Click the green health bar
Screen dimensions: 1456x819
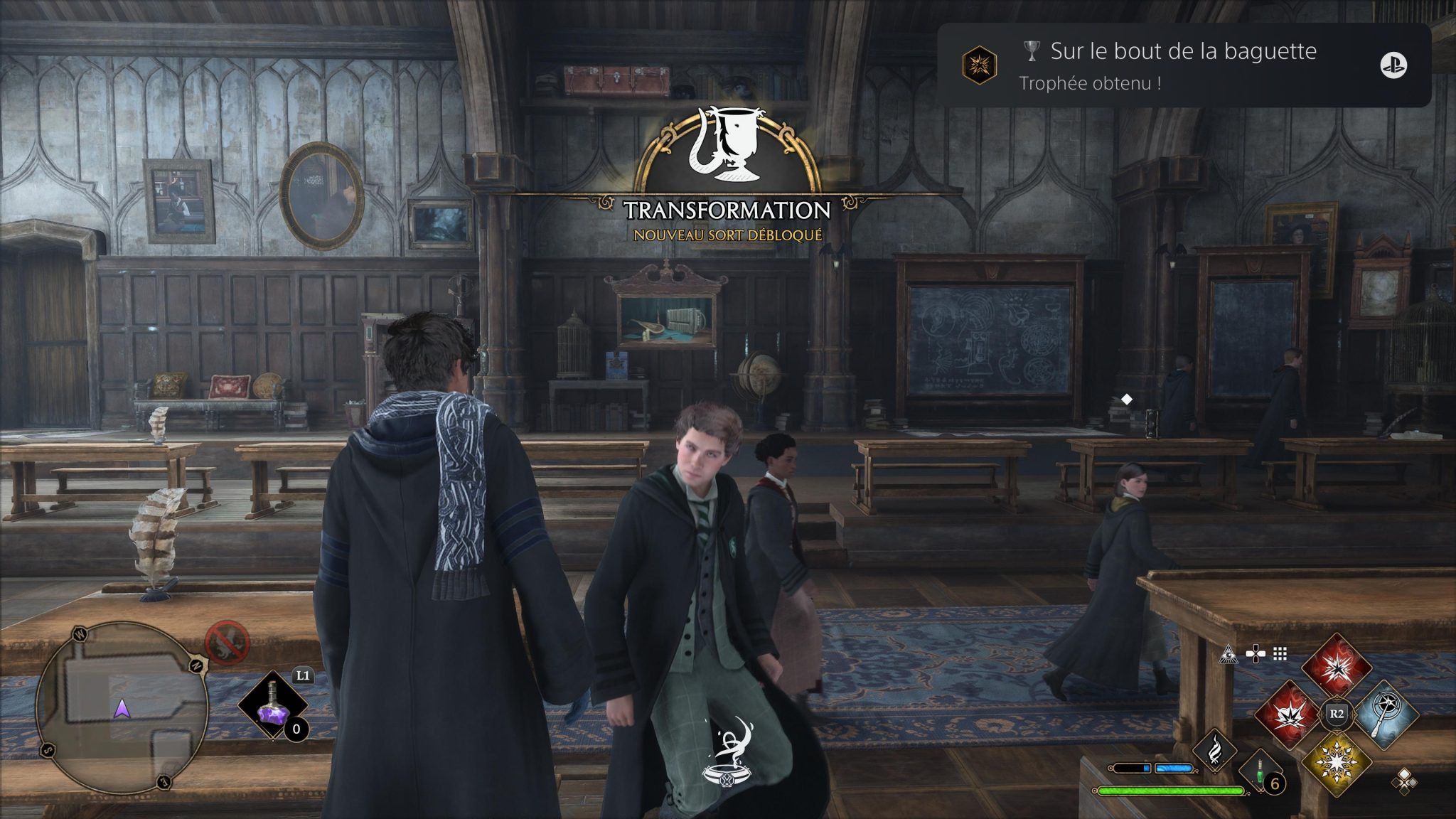click(x=1171, y=791)
